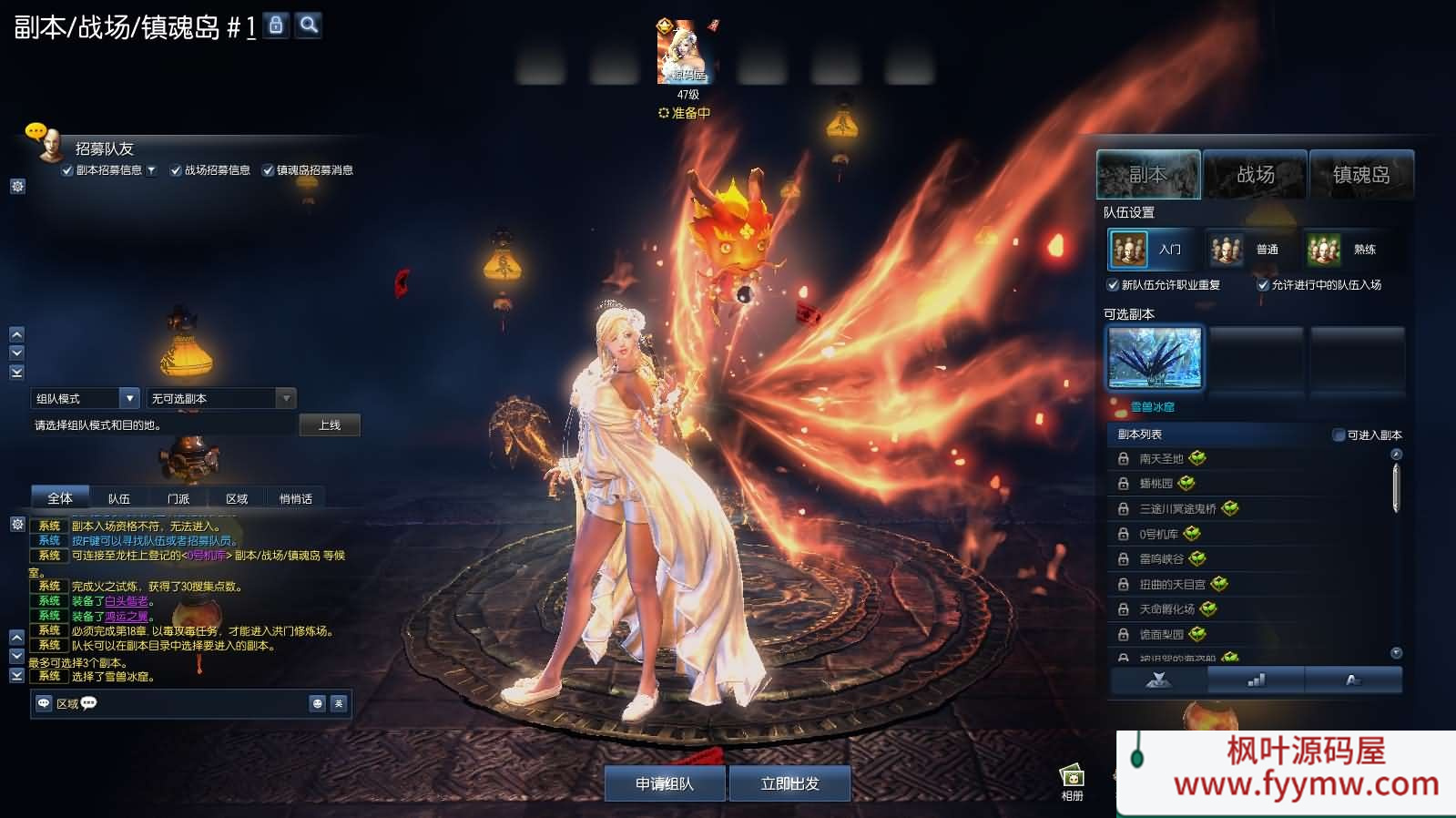Pick the 熟练 difficulty option

tap(1344, 249)
